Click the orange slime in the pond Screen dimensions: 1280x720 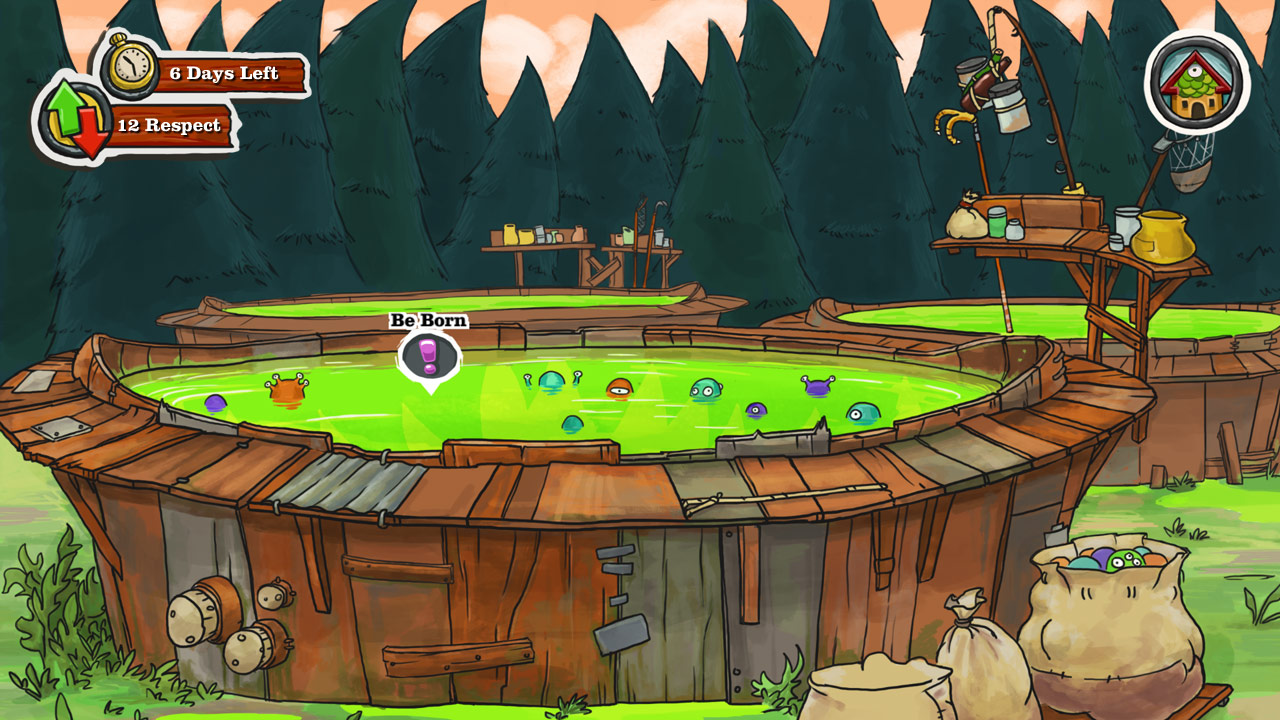click(x=619, y=390)
